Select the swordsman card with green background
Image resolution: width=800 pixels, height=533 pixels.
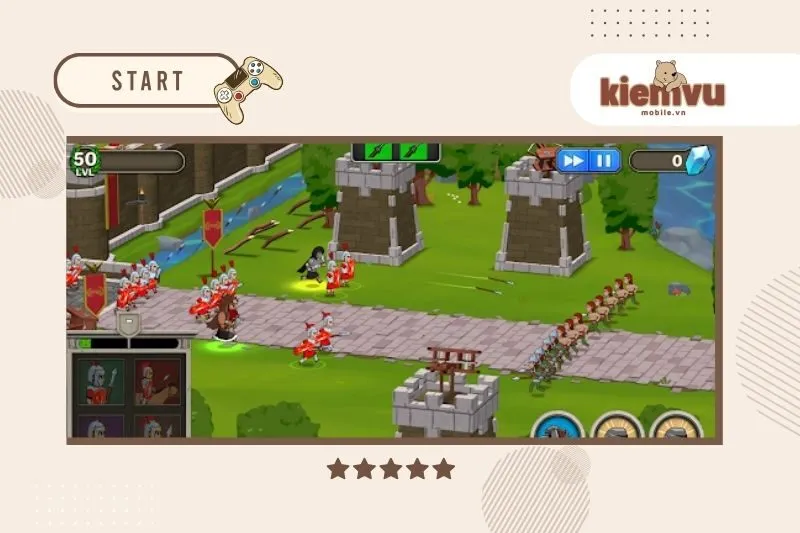tap(102, 381)
